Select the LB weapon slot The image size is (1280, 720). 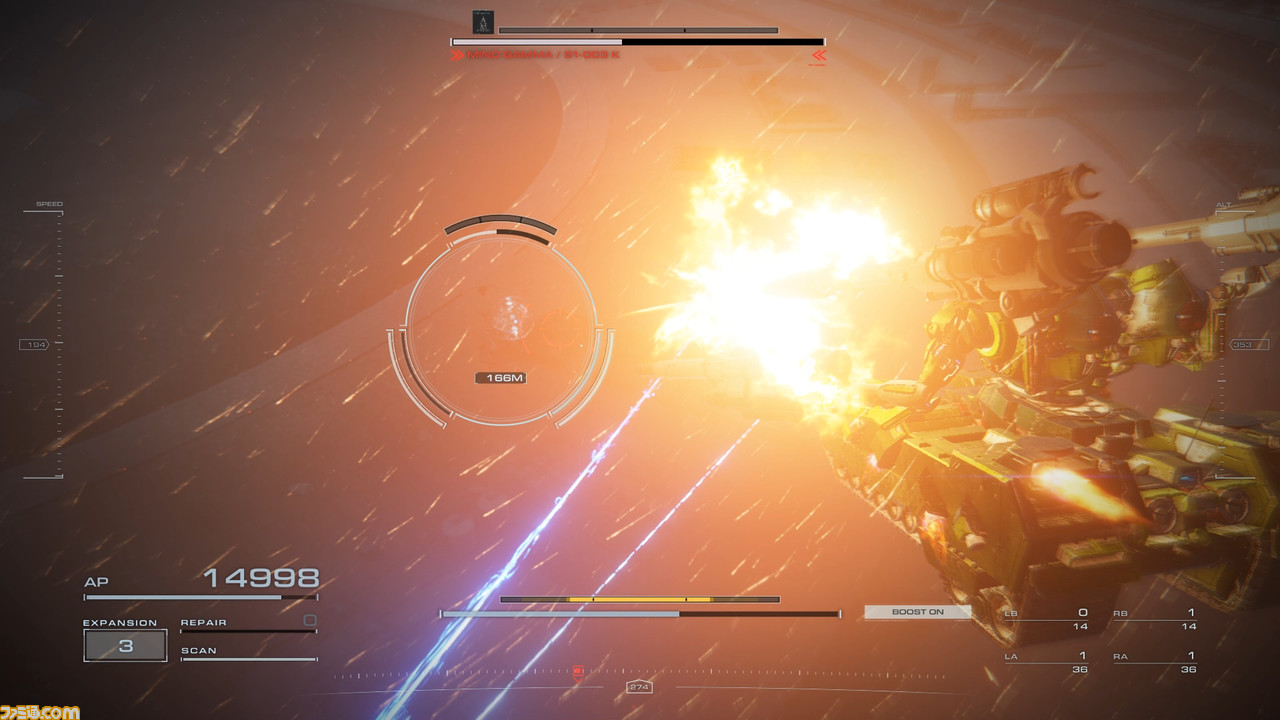(x=1046, y=619)
